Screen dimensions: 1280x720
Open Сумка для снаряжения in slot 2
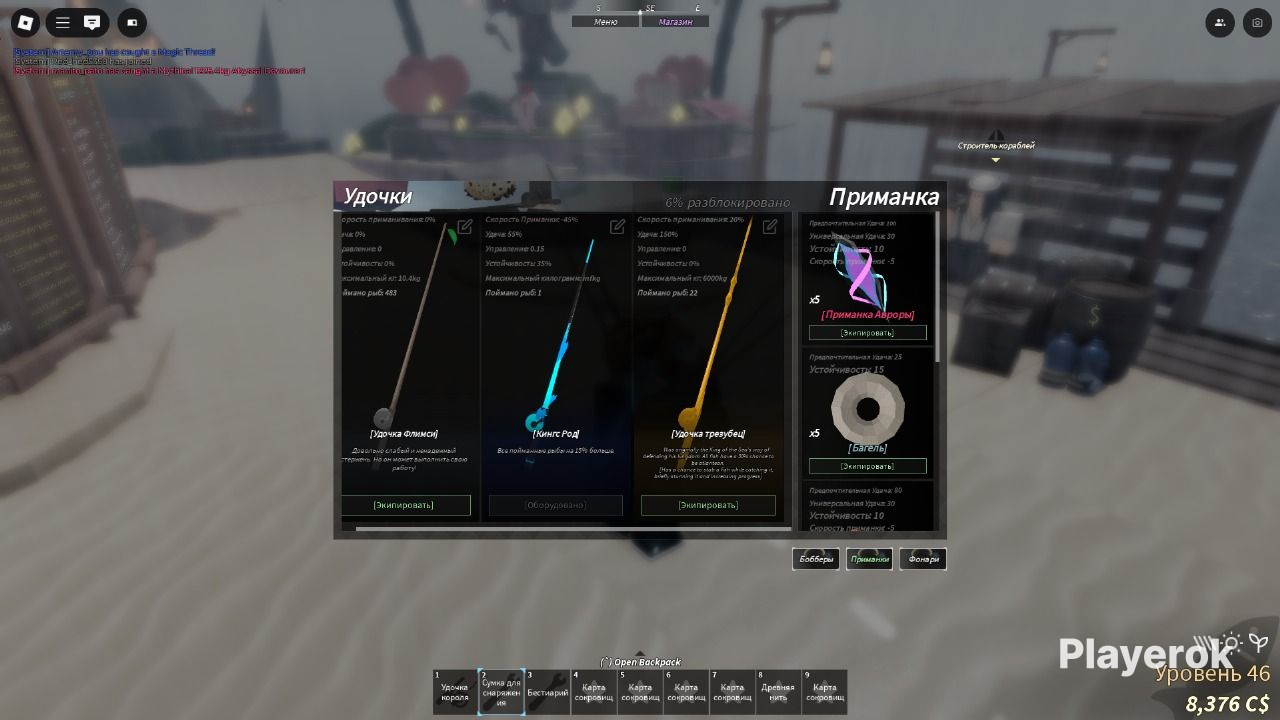[501, 691]
